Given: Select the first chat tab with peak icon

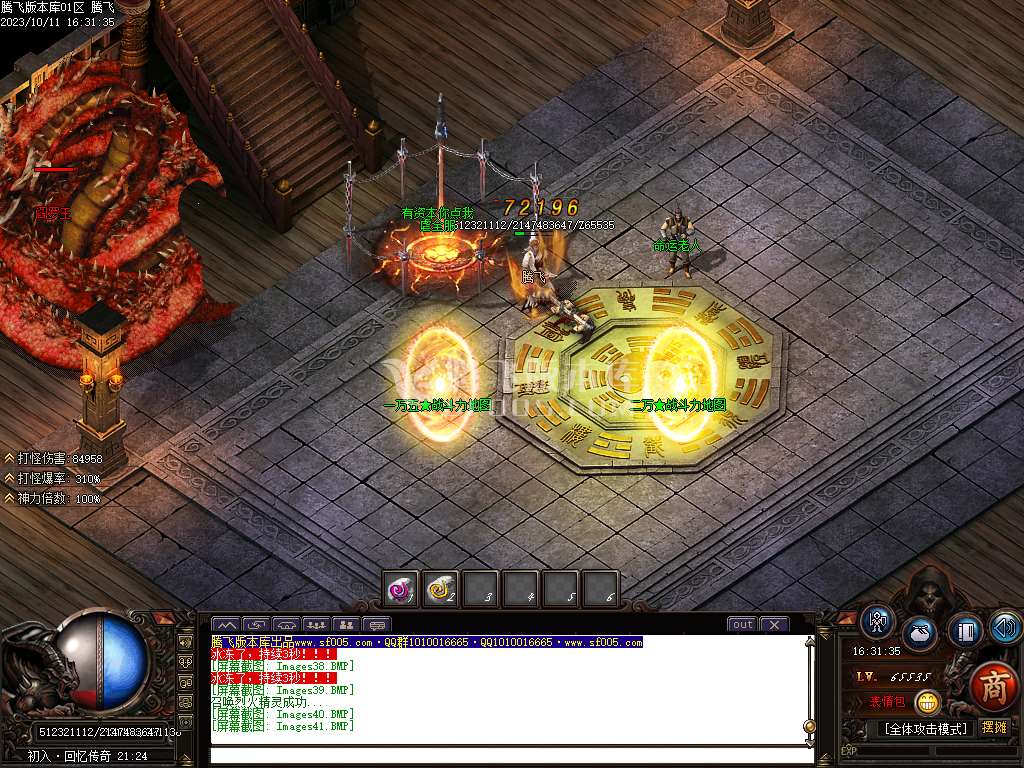Looking at the screenshot, I should coord(225,625).
